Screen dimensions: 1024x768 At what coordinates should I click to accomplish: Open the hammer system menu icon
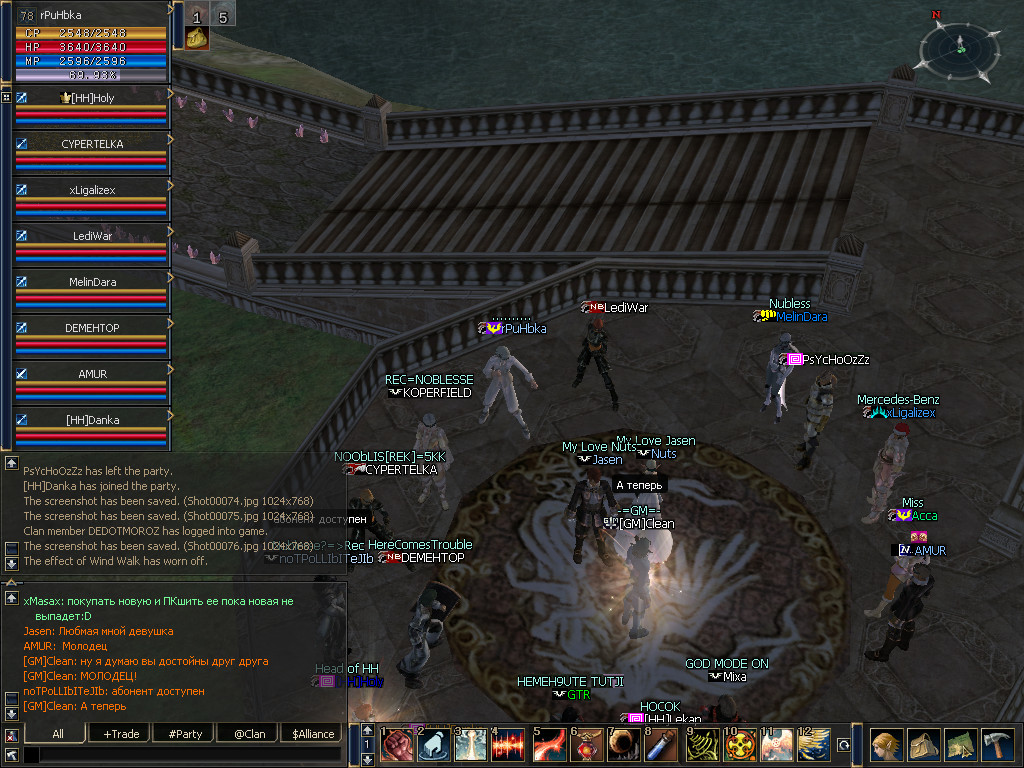click(x=997, y=745)
